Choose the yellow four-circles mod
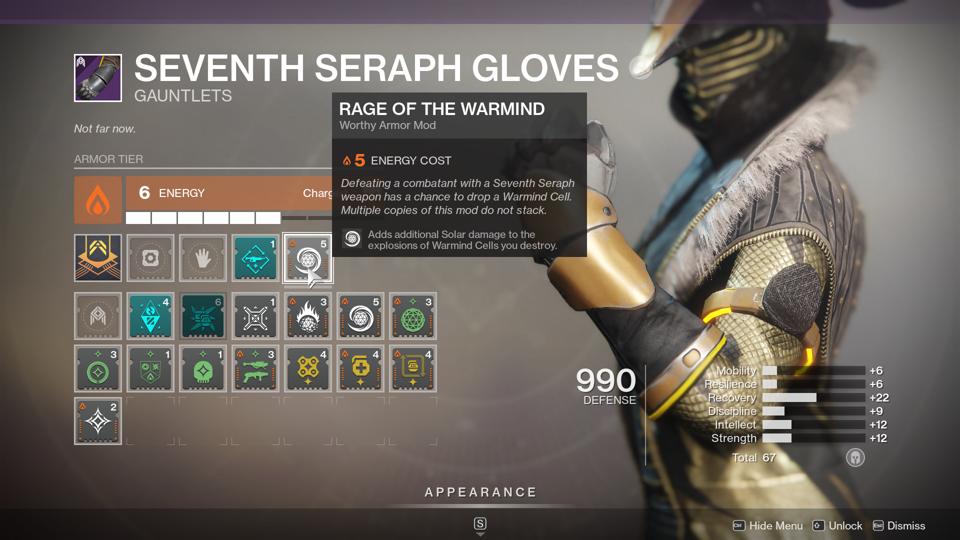The height and width of the screenshot is (540, 960). pyautogui.click(x=308, y=368)
